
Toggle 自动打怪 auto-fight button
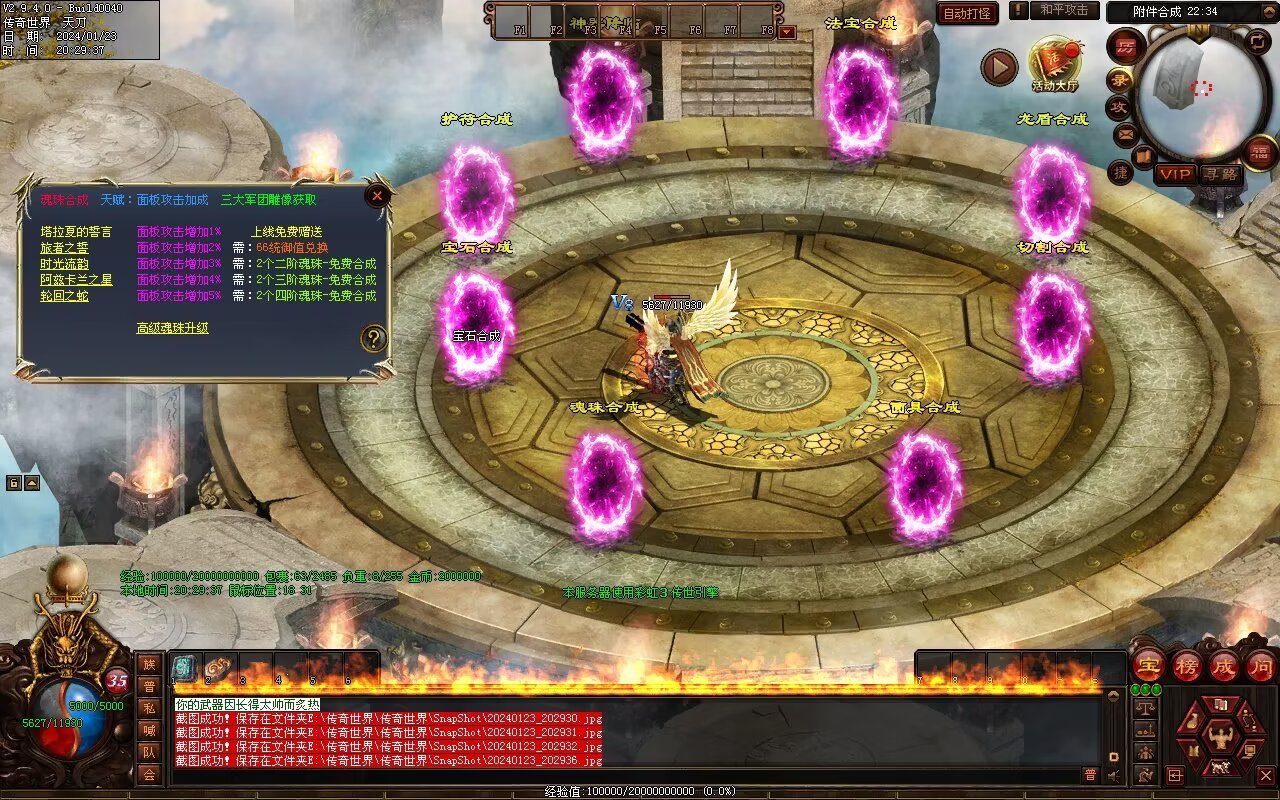coord(967,14)
